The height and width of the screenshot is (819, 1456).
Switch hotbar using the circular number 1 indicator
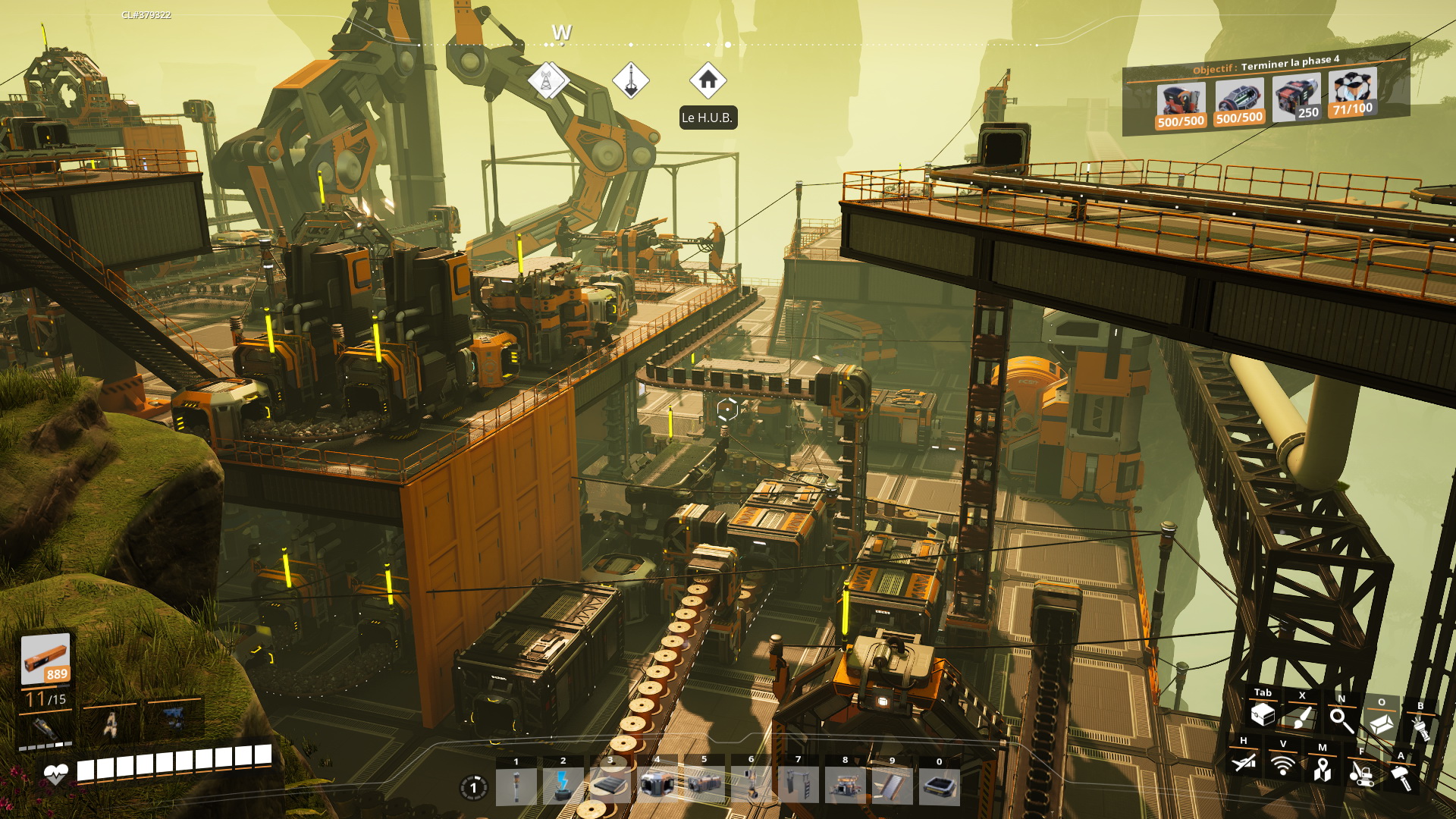click(x=473, y=788)
